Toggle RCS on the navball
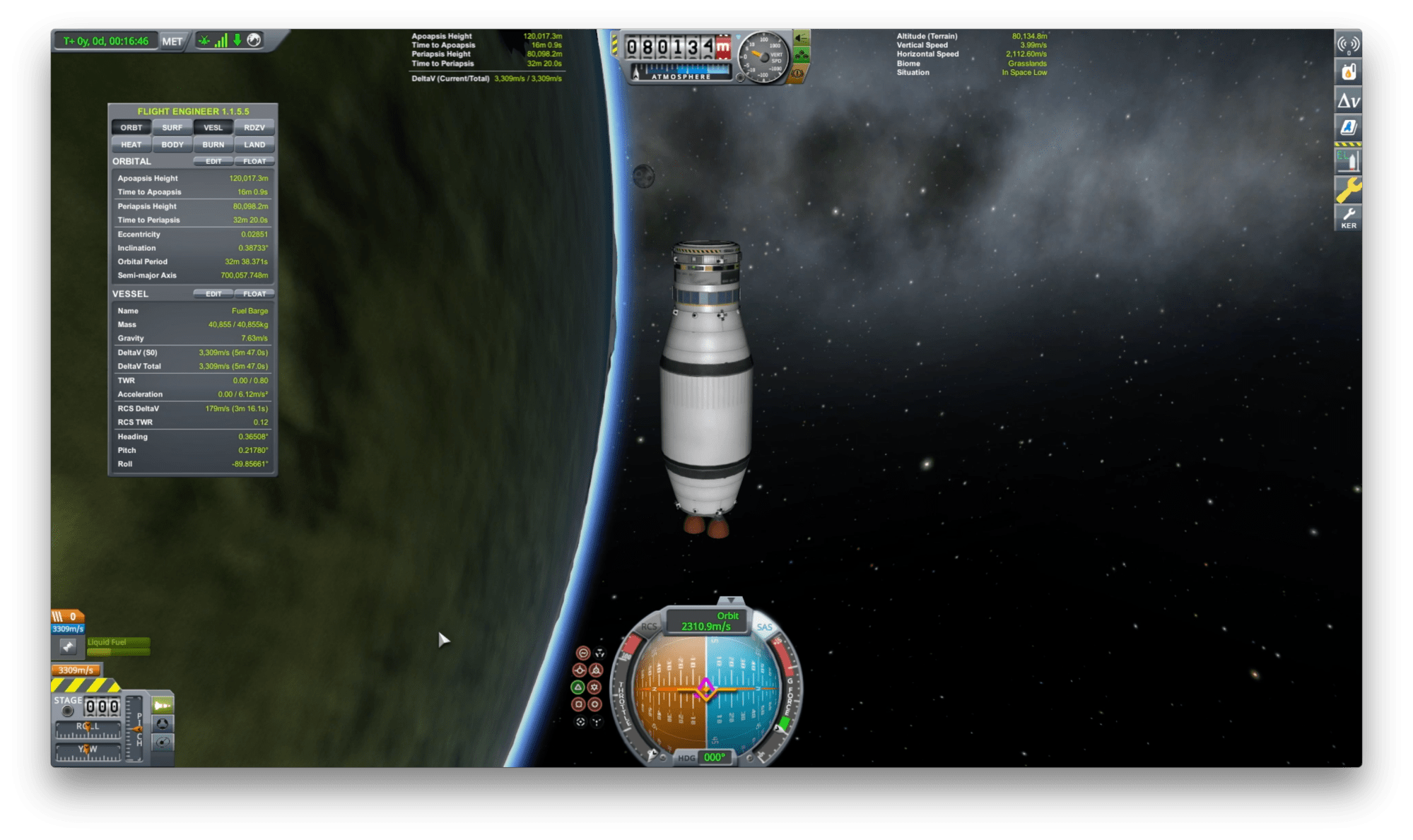1413x840 pixels. (648, 627)
